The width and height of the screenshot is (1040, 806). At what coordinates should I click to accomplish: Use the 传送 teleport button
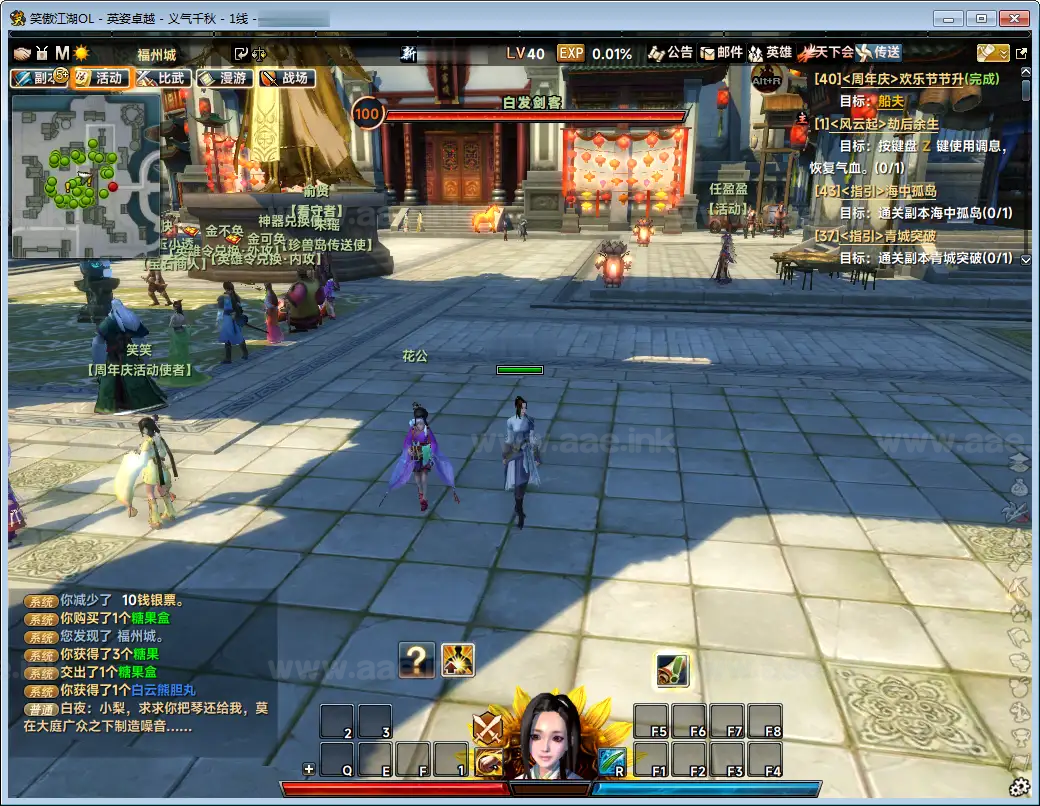tap(878, 53)
